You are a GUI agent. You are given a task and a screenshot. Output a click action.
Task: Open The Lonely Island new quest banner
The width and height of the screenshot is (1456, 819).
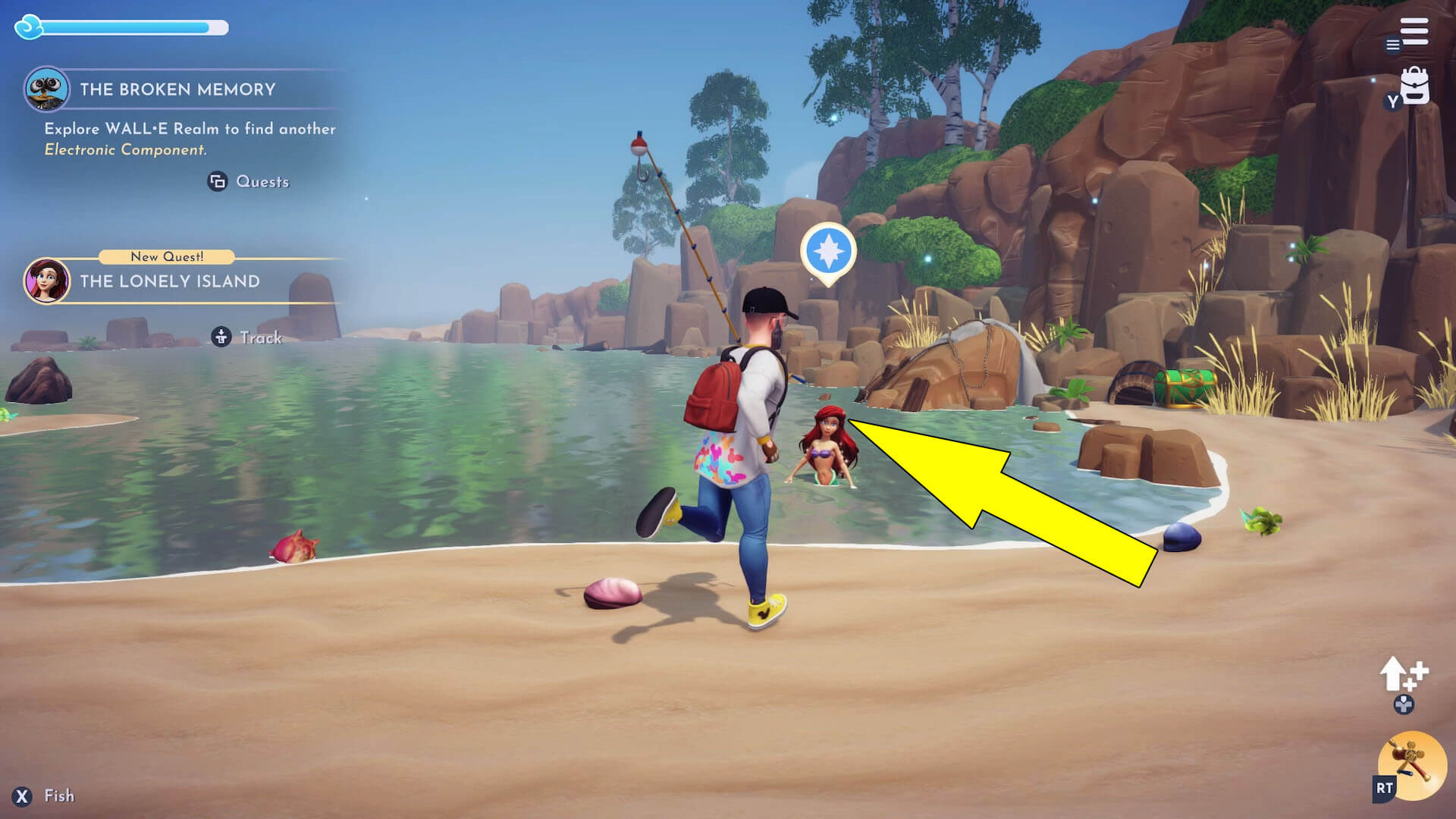[x=170, y=281]
